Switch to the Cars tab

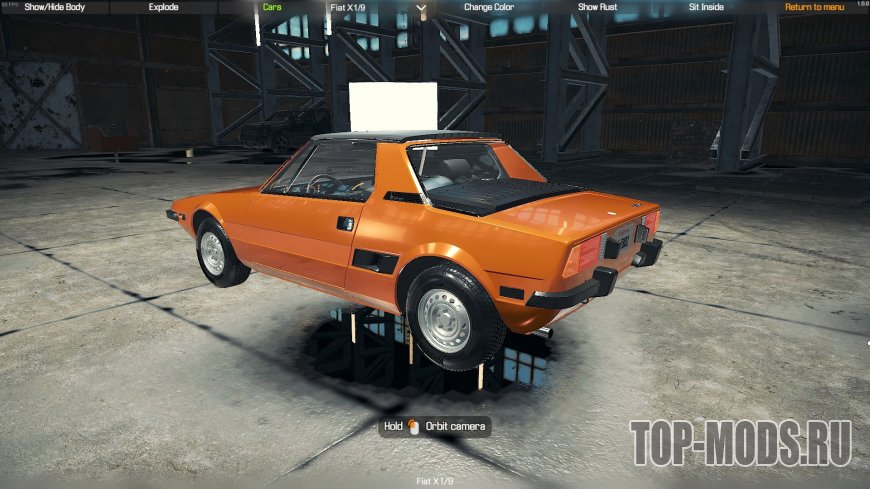pos(271,7)
